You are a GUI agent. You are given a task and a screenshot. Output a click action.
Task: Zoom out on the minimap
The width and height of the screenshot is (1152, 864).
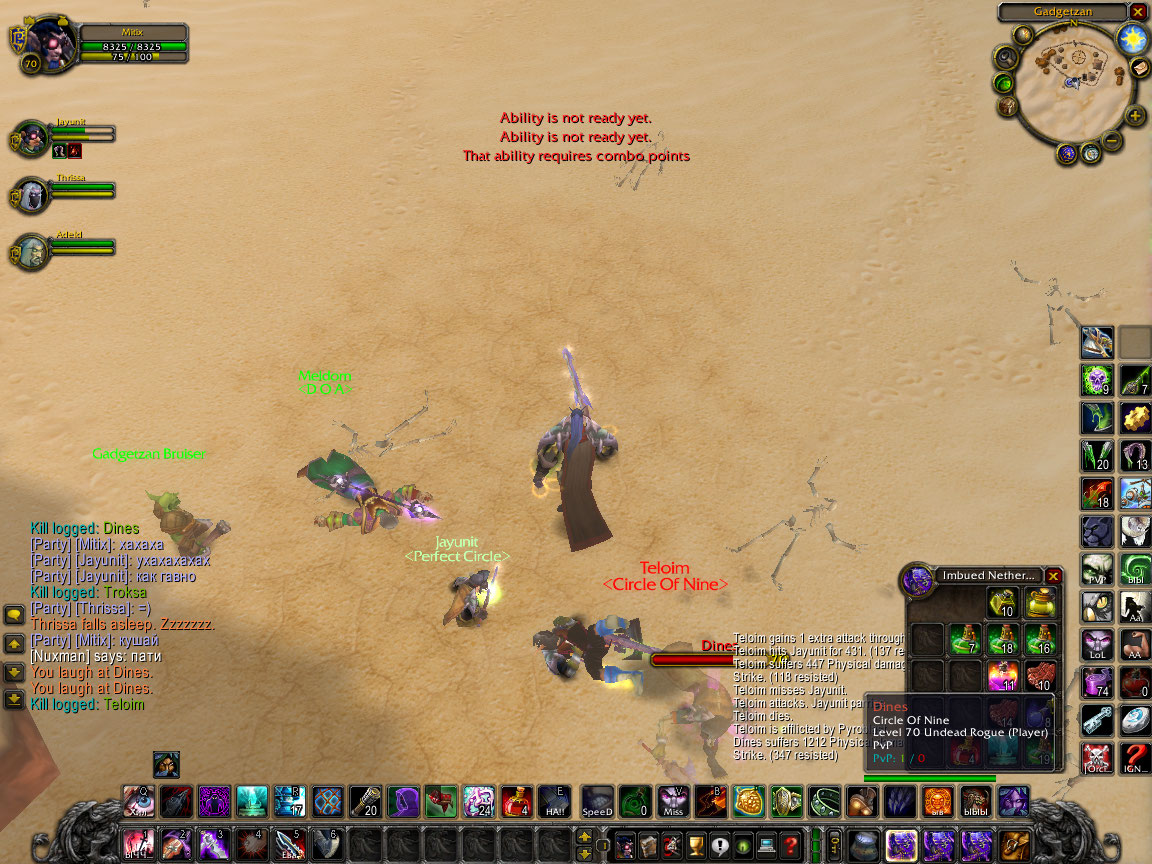coord(1112,140)
